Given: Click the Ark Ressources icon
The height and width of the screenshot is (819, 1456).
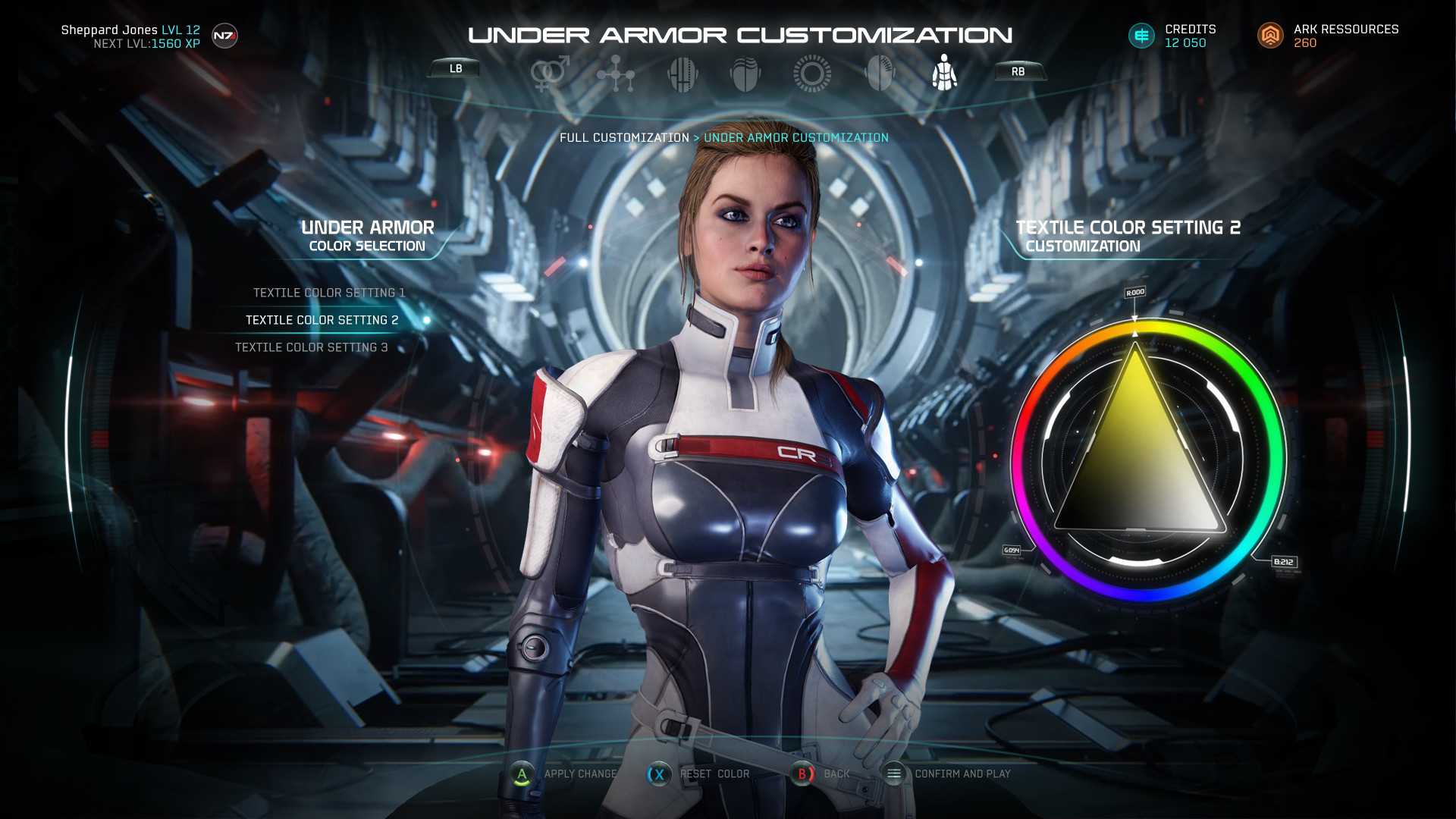Looking at the screenshot, I should (x=1271, y=35).
